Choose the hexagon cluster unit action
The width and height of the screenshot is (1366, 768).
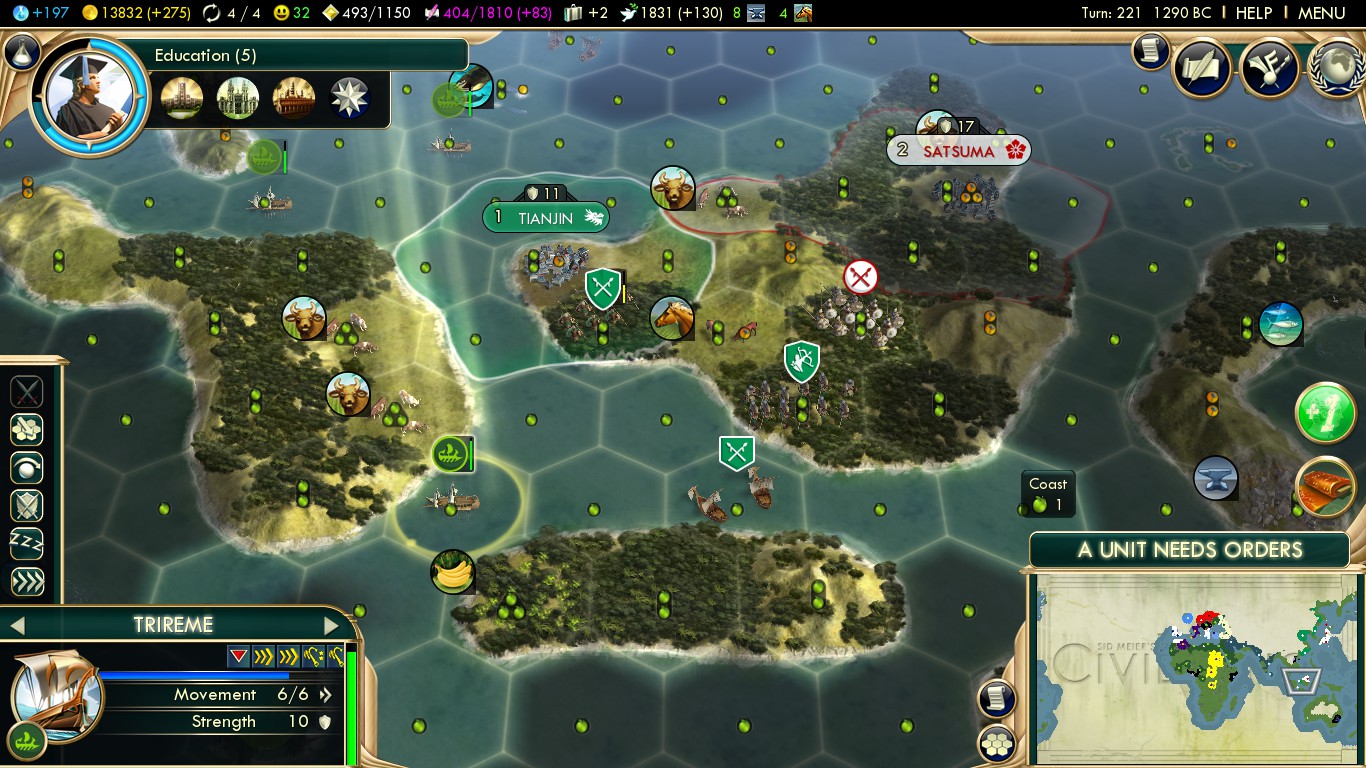[x=27, y=429]
